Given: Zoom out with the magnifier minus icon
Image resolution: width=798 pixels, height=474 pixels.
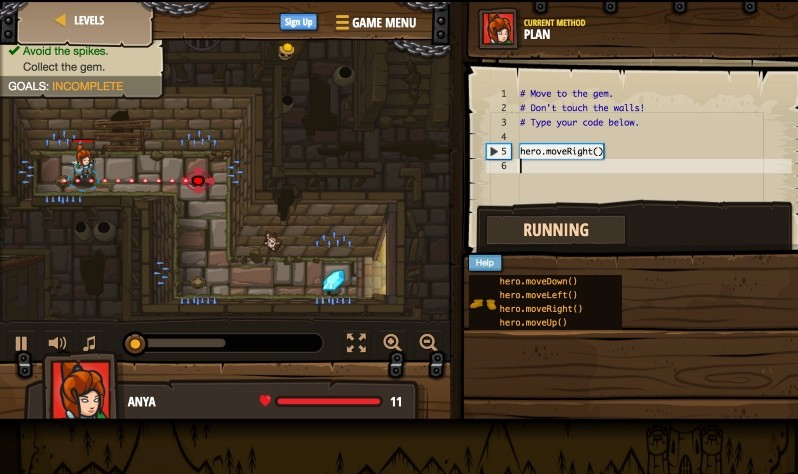Looking at the screenshot, I should pyautogui.click(x=428, y=343).
